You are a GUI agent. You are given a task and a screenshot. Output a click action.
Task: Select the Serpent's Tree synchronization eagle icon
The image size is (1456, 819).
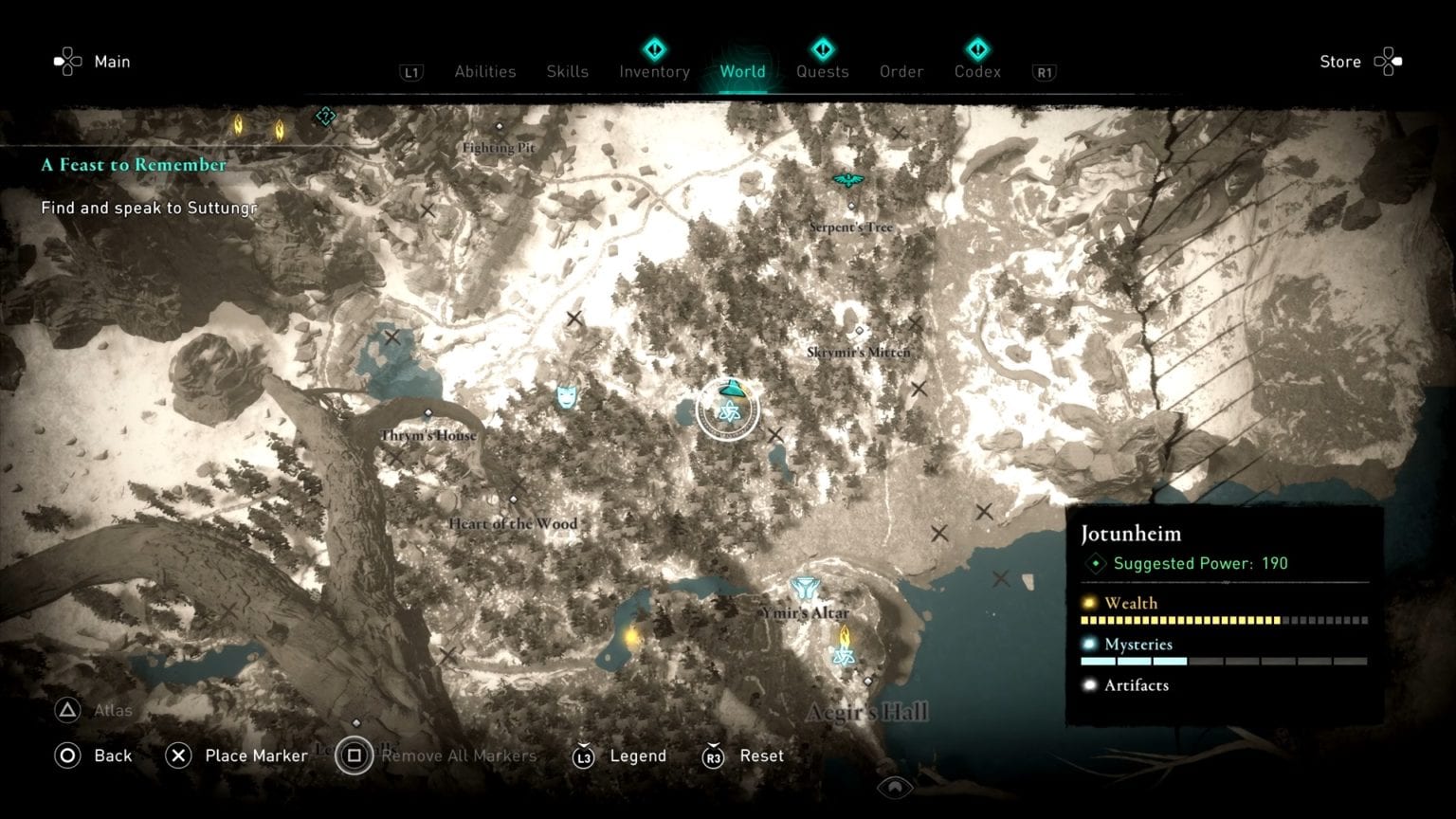[848, 180]
